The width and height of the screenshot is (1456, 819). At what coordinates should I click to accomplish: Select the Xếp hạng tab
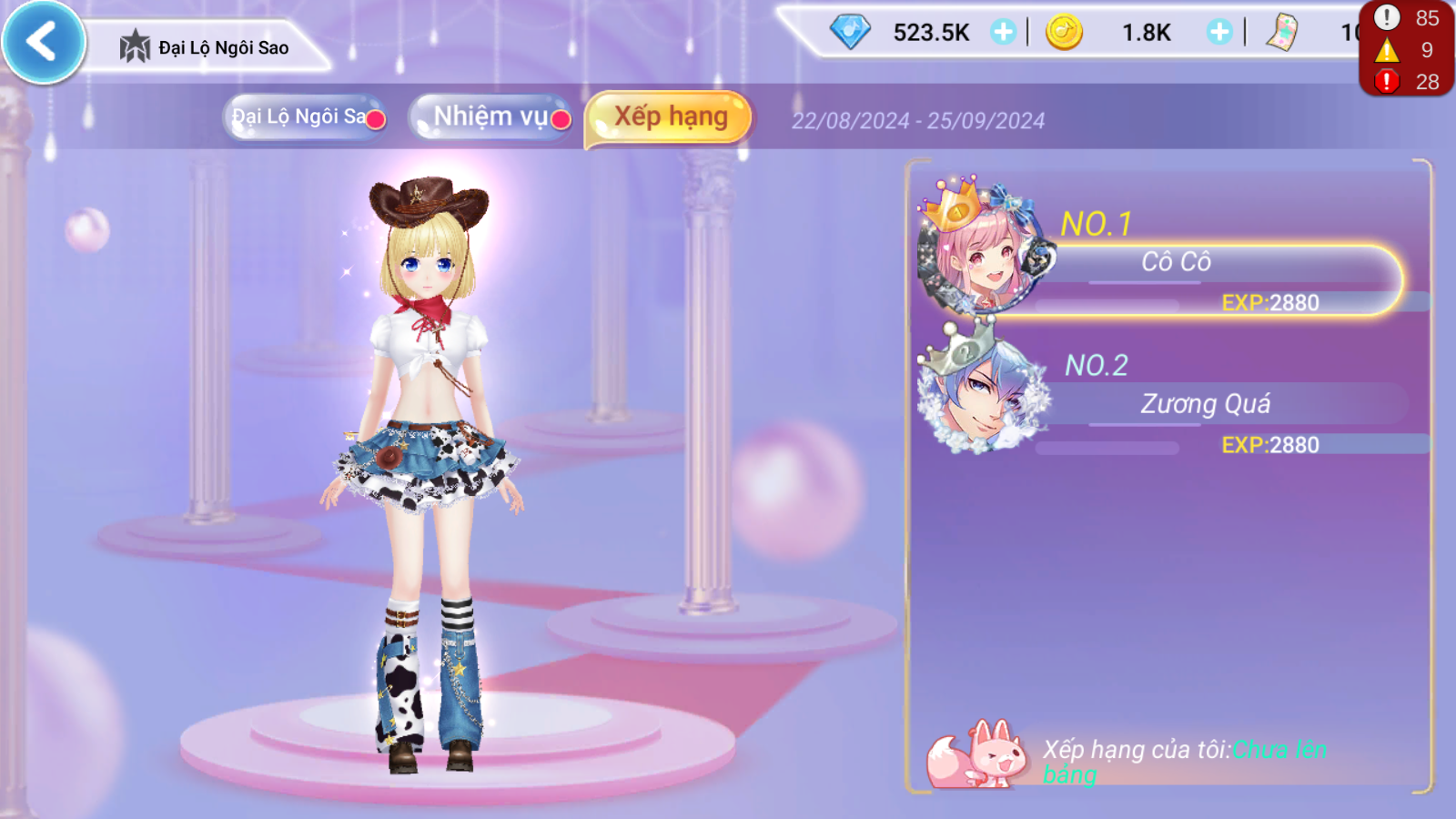click(670, 117)
